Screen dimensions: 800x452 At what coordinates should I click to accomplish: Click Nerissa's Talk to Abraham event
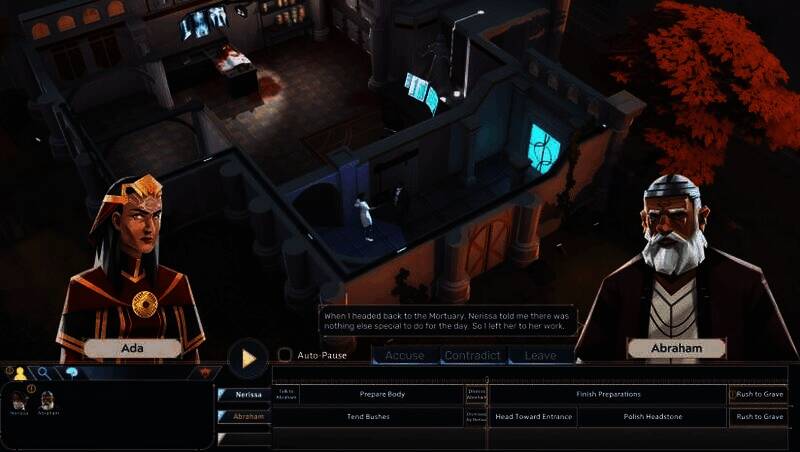pos(286,394)
